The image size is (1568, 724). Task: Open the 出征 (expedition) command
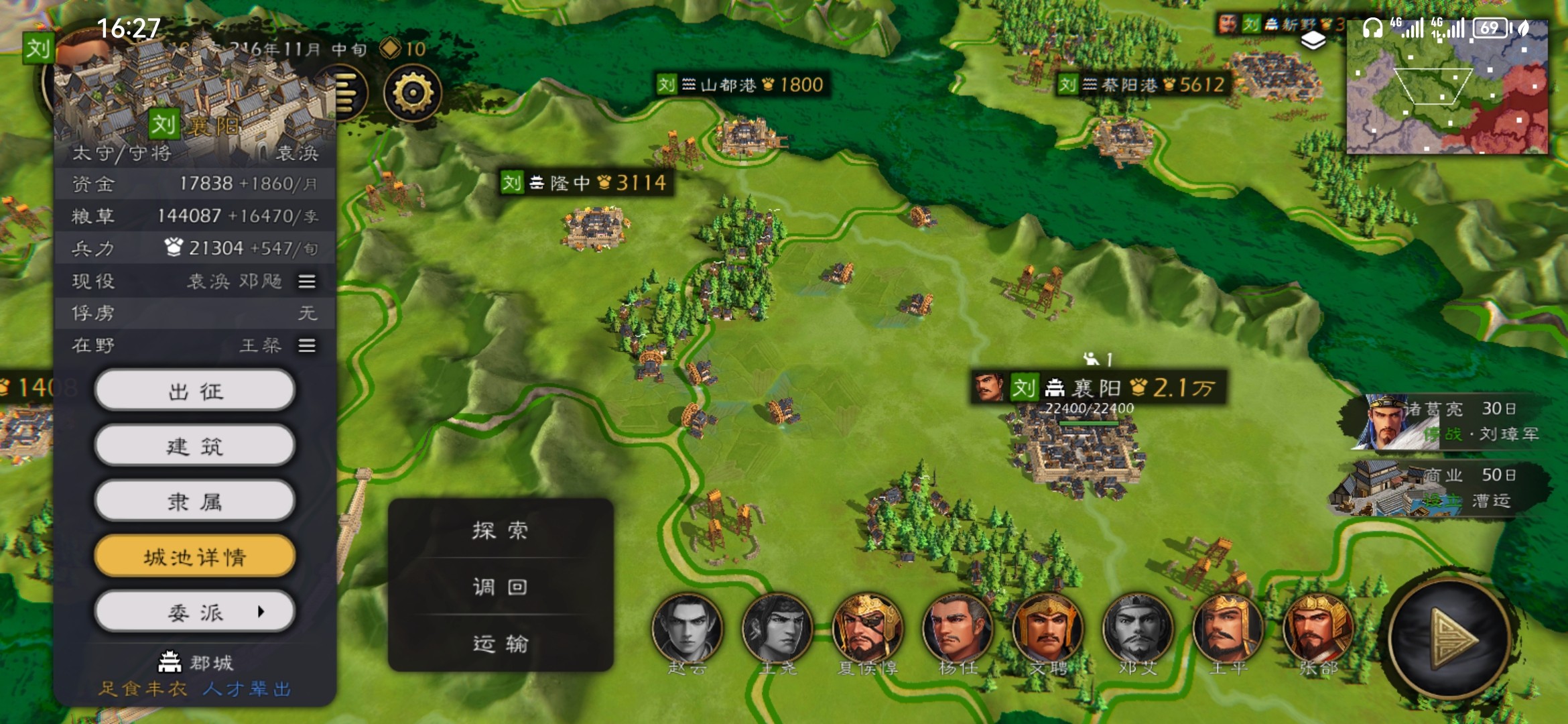coord(194,391)
